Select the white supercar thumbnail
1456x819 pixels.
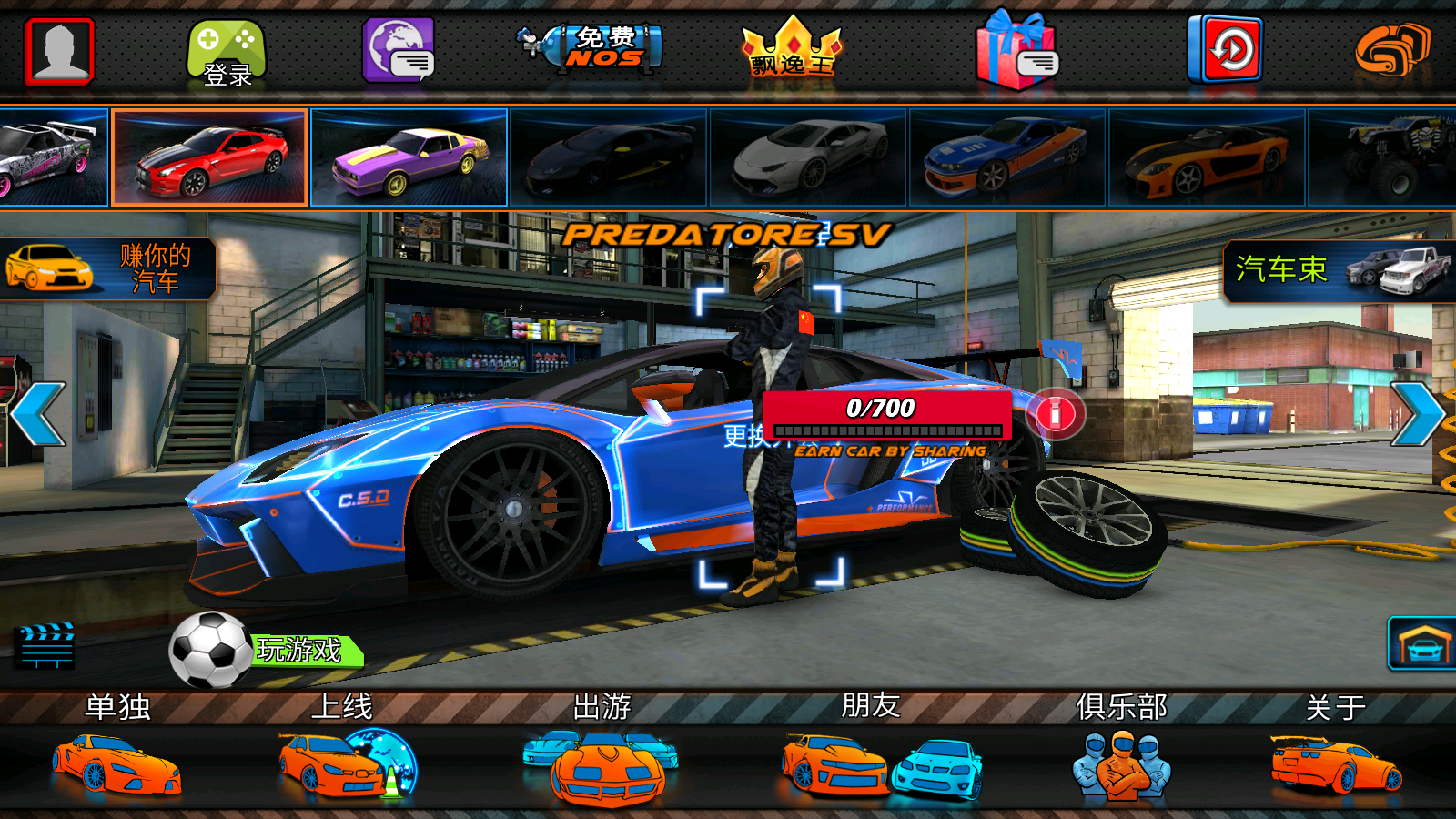coord(808,157)
